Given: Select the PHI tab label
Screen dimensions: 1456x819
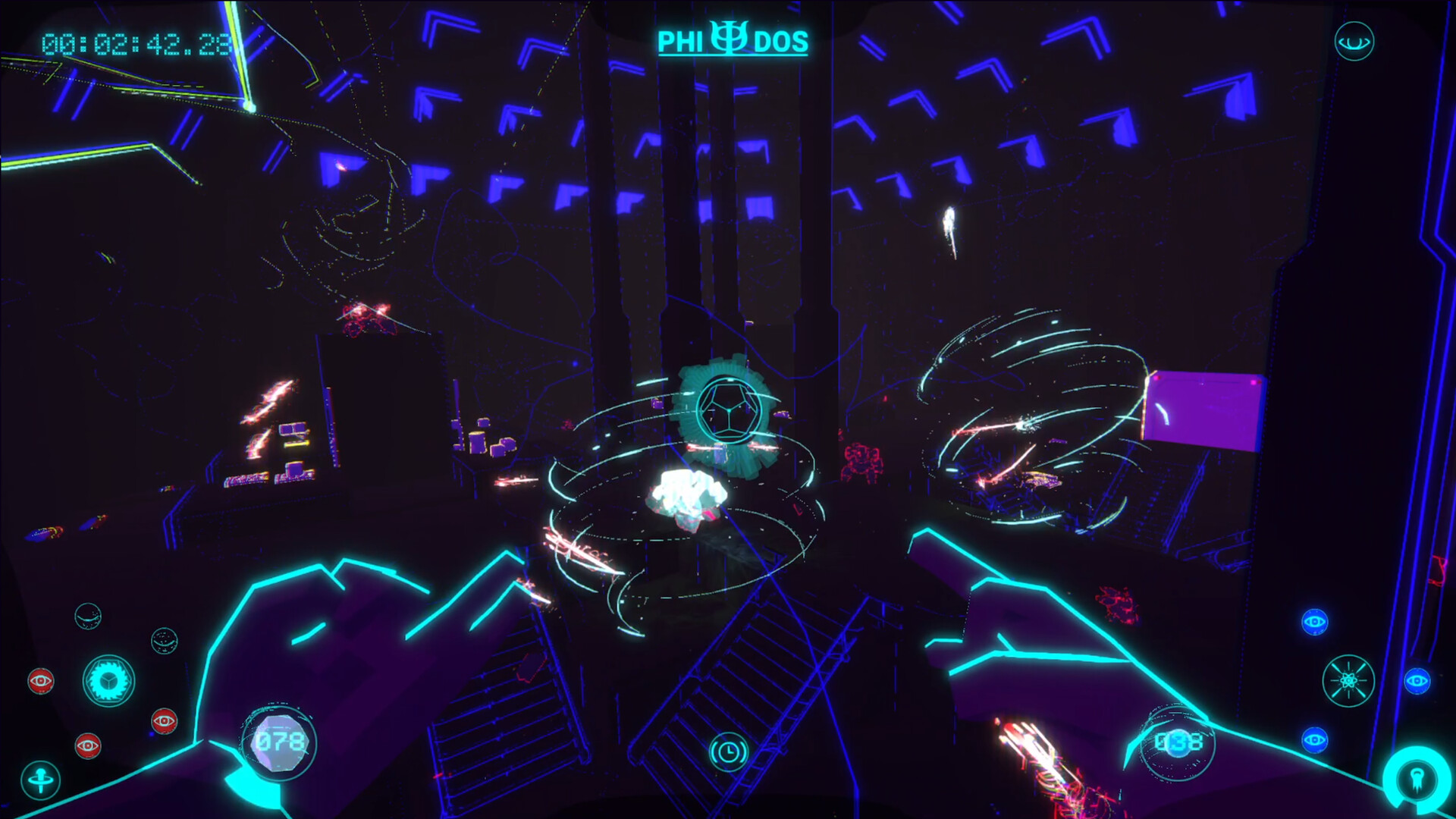Looking at the screenshot, I should pyautogui.click(x=681, y=39).
